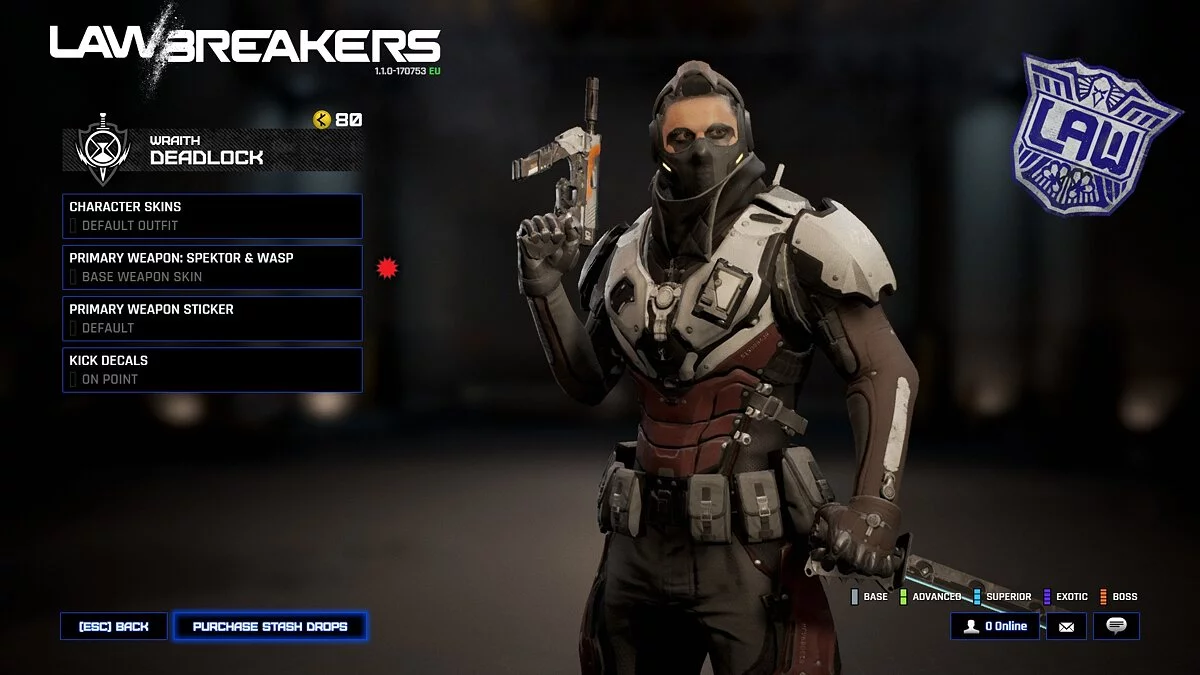Open the mail envelope inbox

[x=1066, y=627]
